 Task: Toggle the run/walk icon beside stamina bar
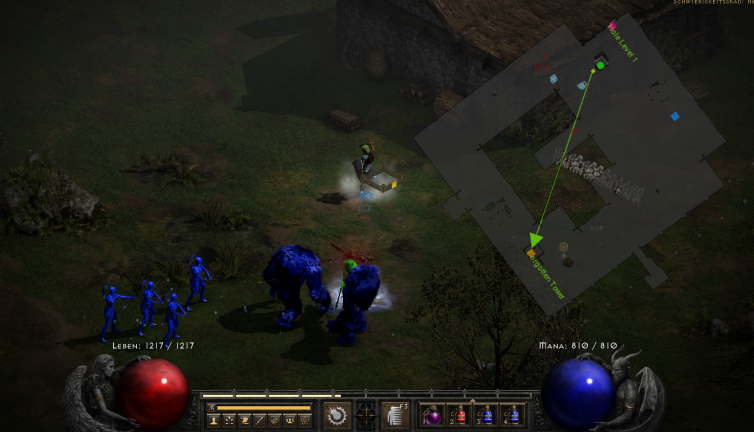pyautogui.click(x=212, y=407)
